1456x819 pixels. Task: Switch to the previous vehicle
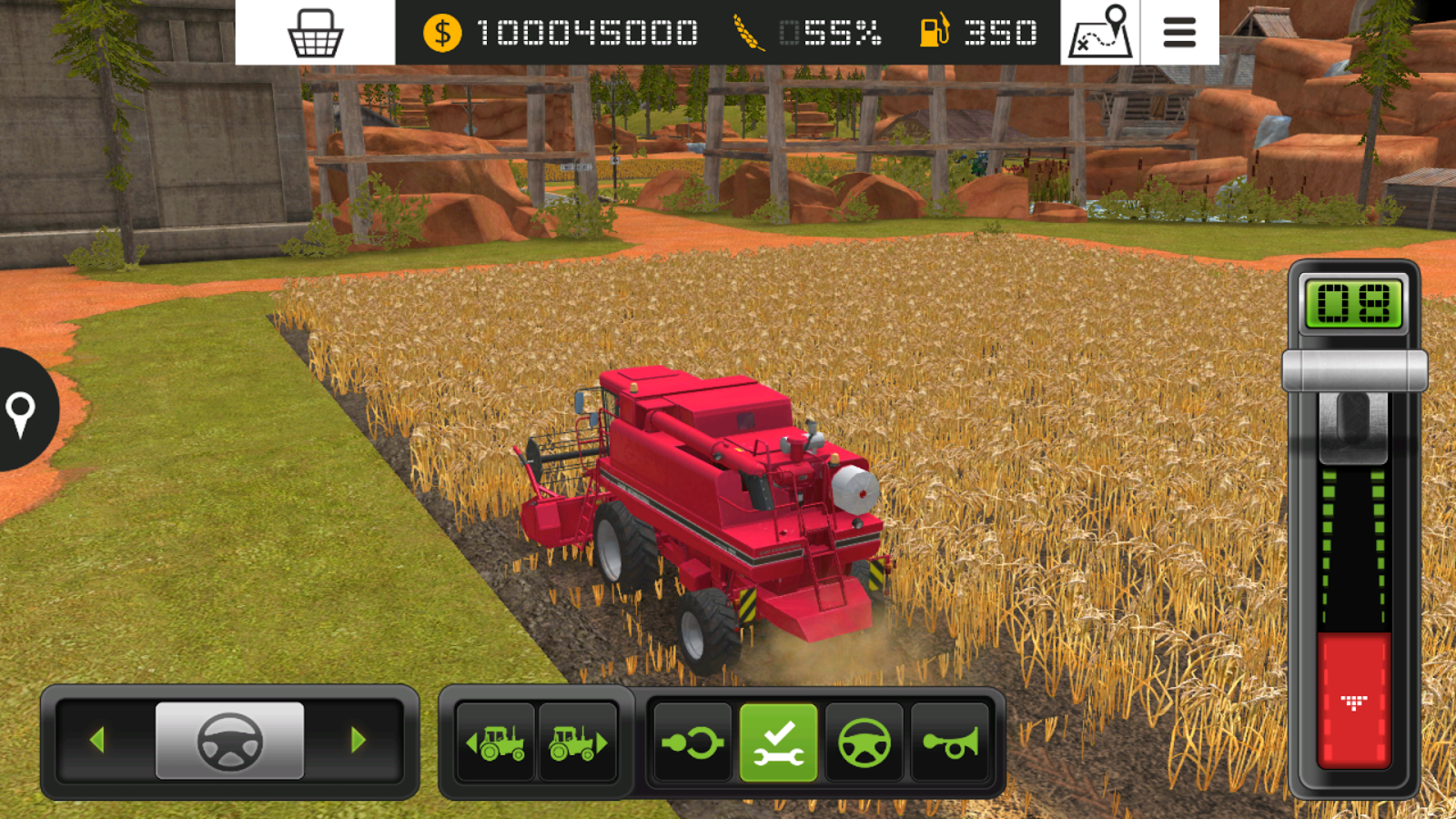[x=495, y=743]
